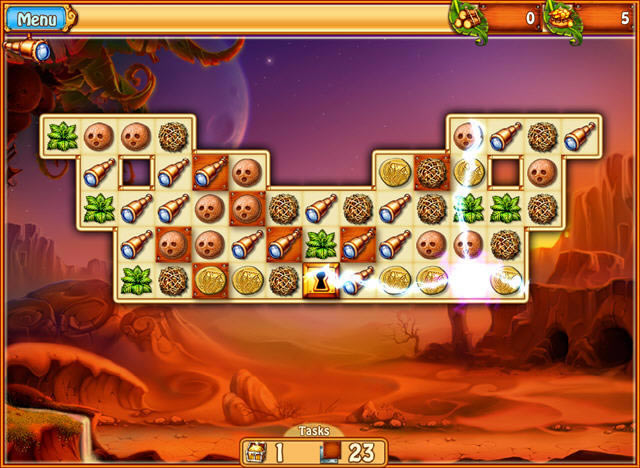Select the leaf tile directly above the keyhole
This screenshot has height=468, width=640.
321,244
